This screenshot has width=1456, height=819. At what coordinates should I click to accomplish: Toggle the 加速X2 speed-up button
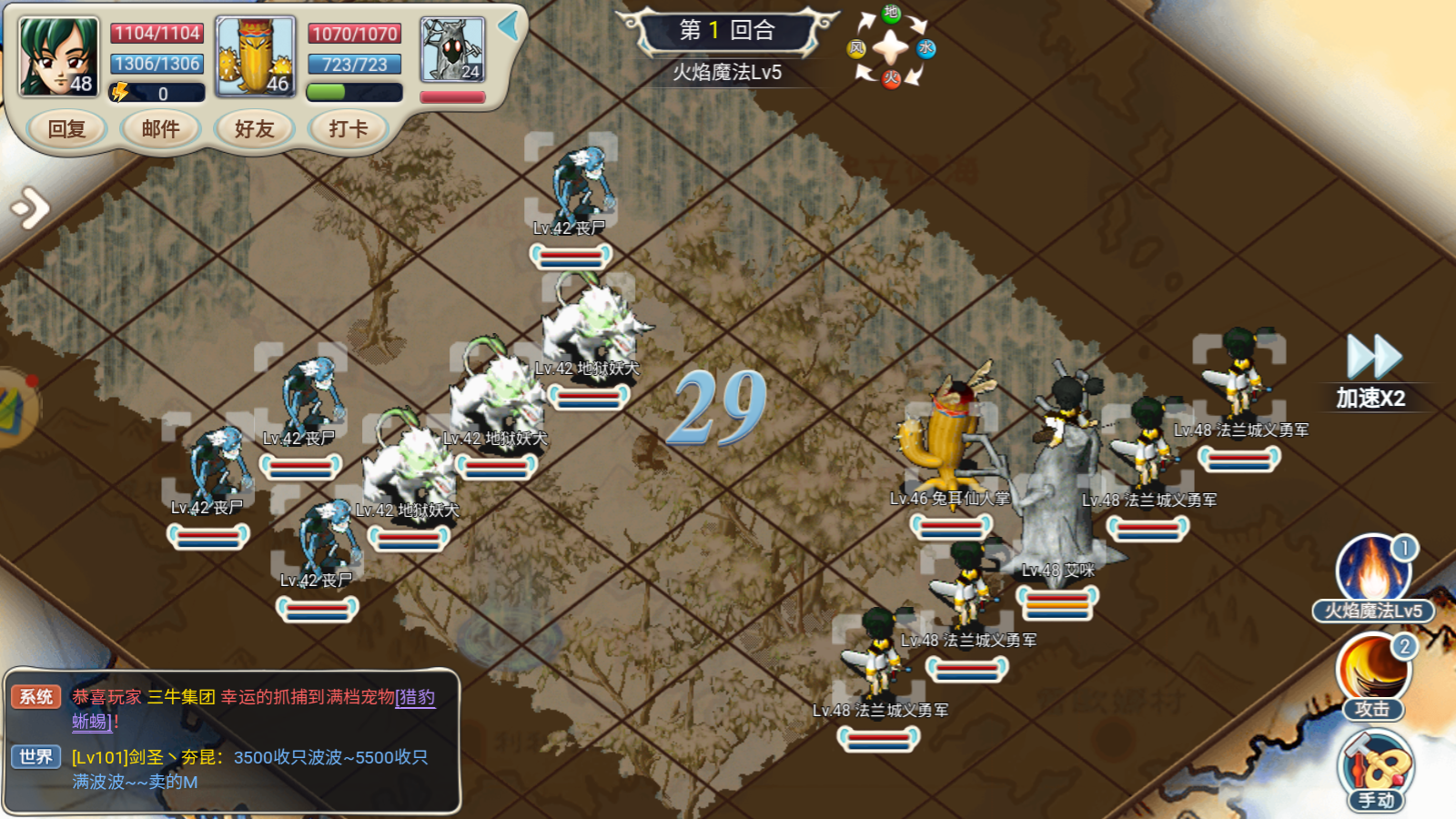tap(1372, 370)
